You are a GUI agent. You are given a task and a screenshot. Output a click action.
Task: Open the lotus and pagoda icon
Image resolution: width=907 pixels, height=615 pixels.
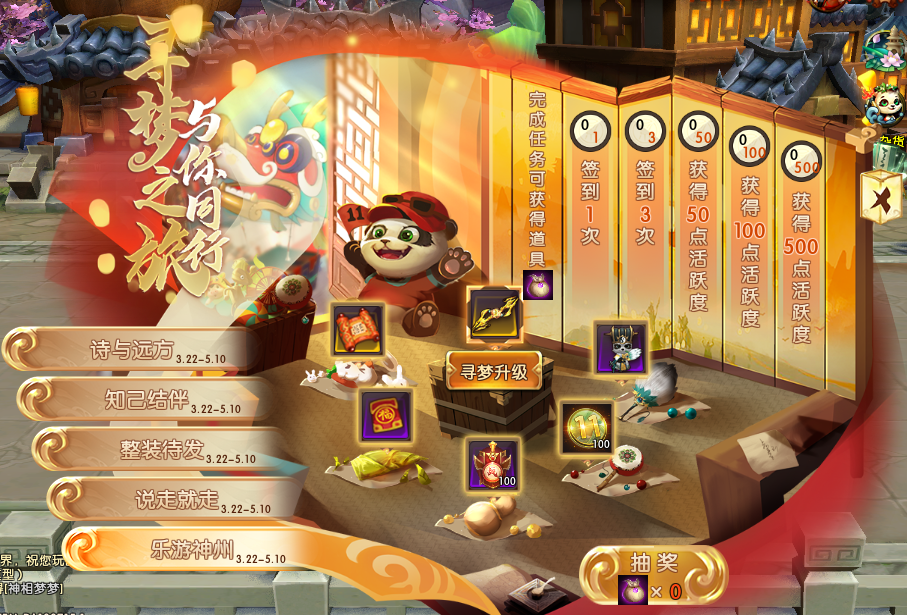click(884, 48)
